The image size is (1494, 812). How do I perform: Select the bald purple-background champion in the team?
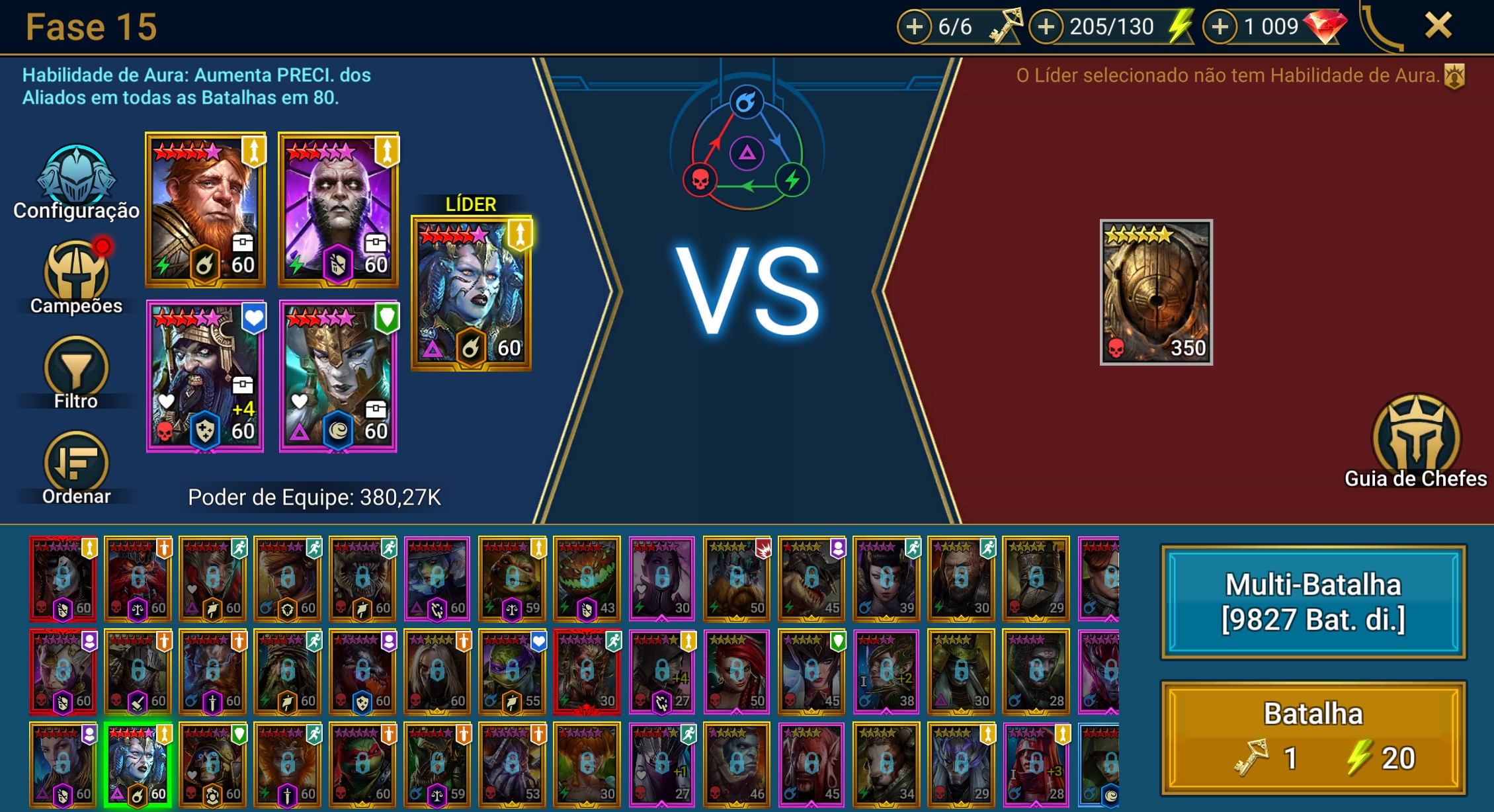pos(338,210)
